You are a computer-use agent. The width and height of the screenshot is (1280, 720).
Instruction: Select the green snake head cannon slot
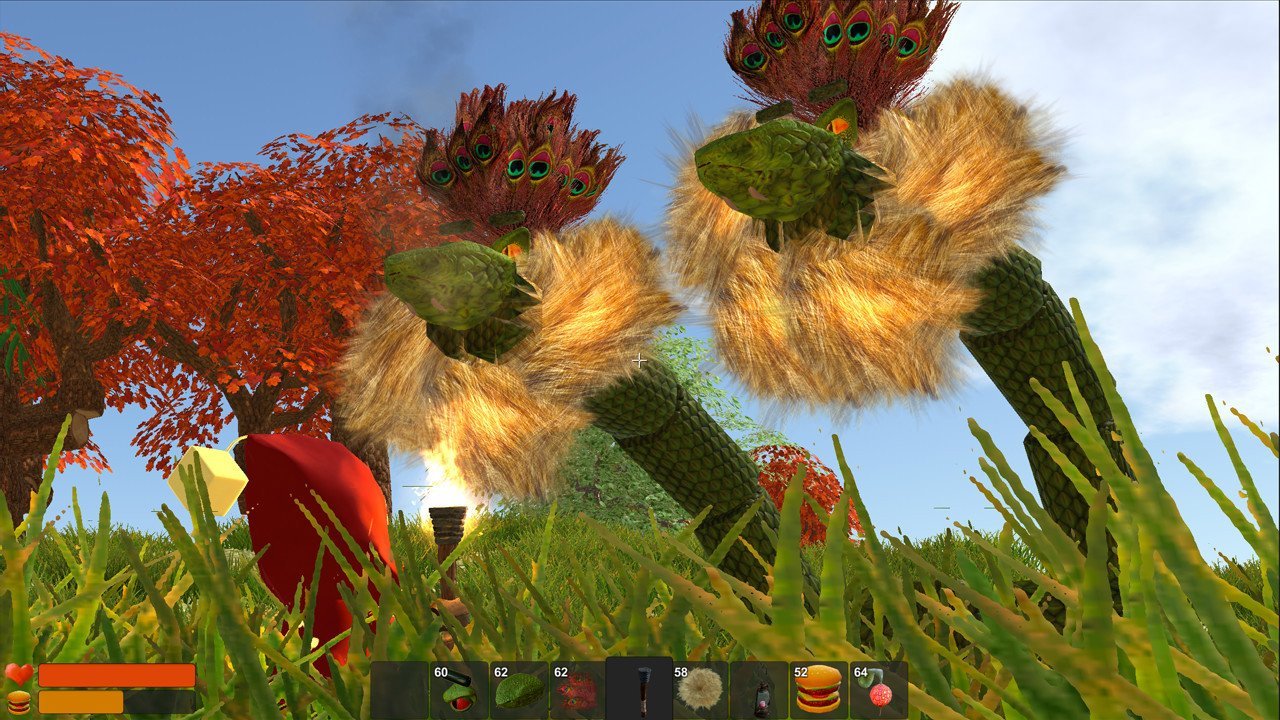pos(459,690)
